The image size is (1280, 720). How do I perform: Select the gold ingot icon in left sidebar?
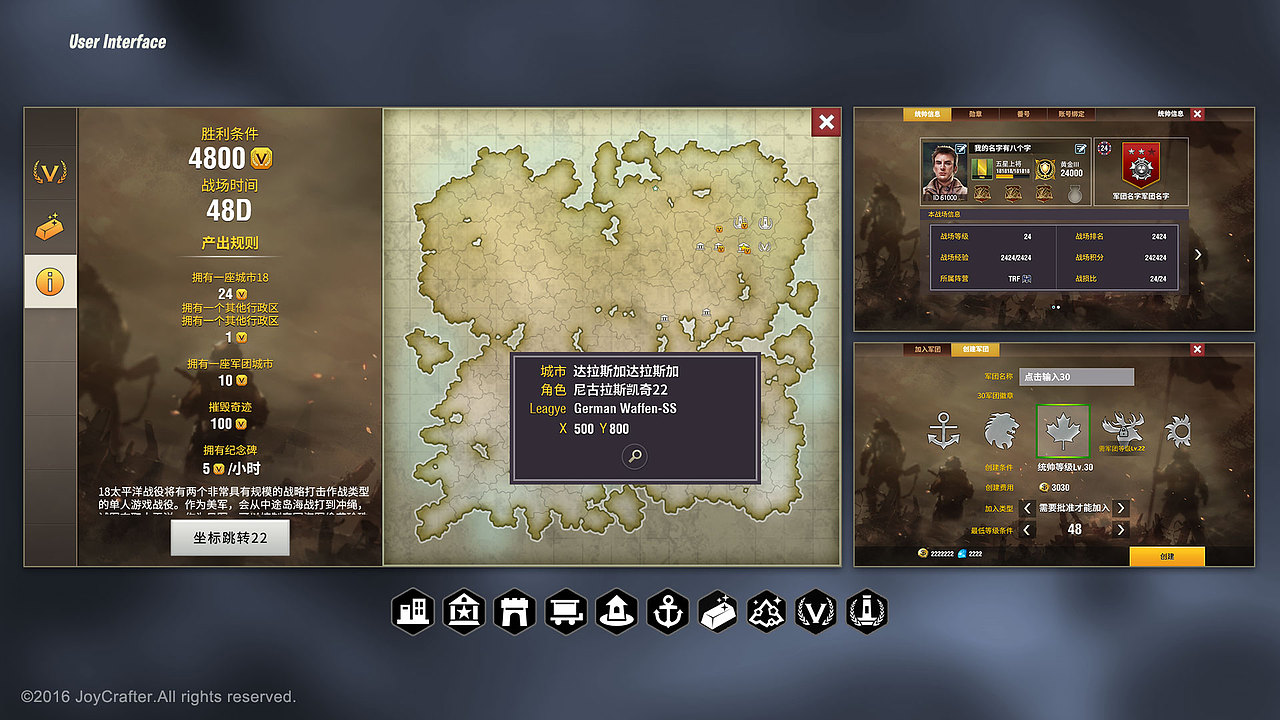pyautogui.click(x=50, y=228)
